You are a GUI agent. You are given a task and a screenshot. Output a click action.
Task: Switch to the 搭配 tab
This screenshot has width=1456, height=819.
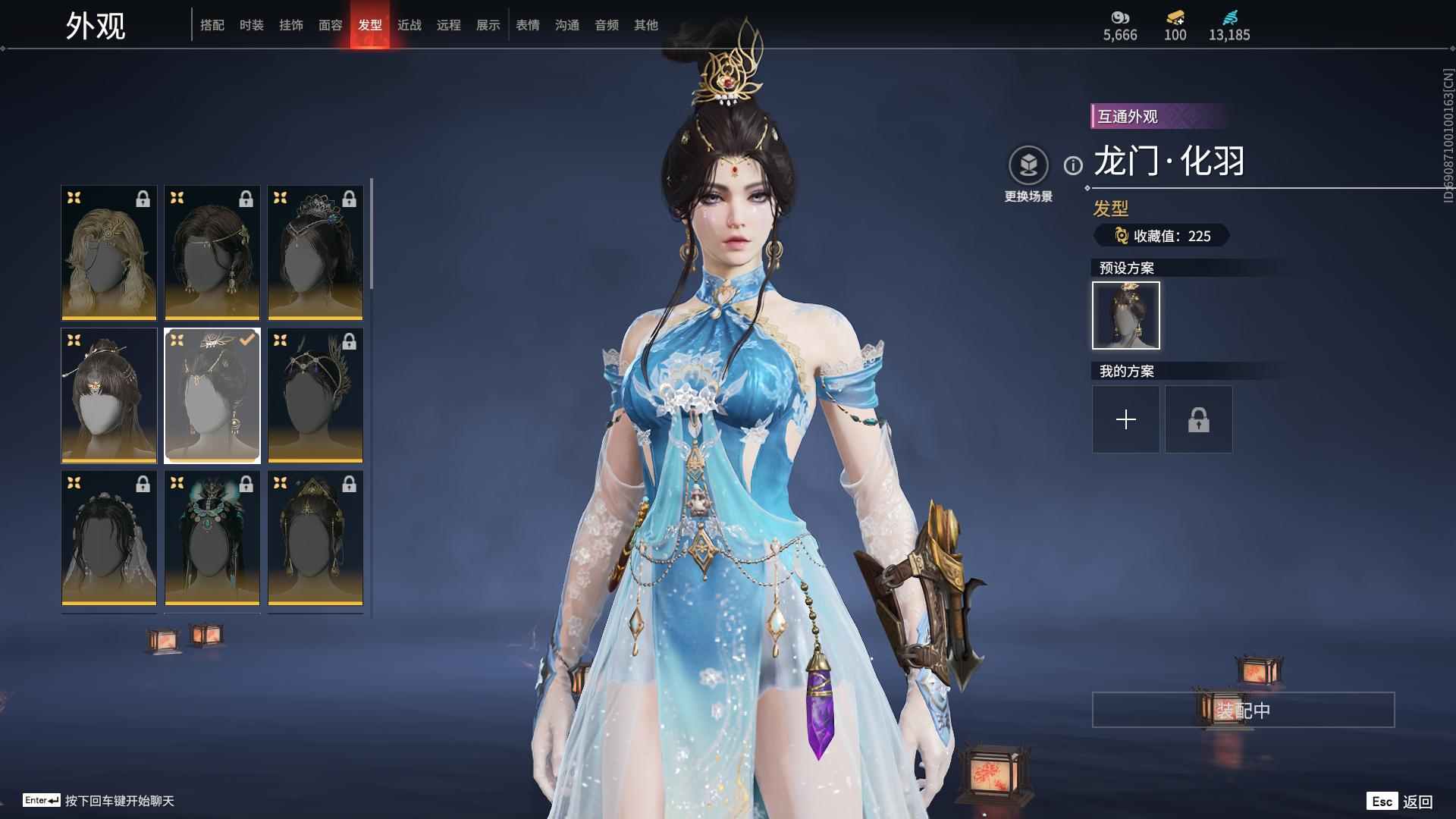[x=212, y=25]
